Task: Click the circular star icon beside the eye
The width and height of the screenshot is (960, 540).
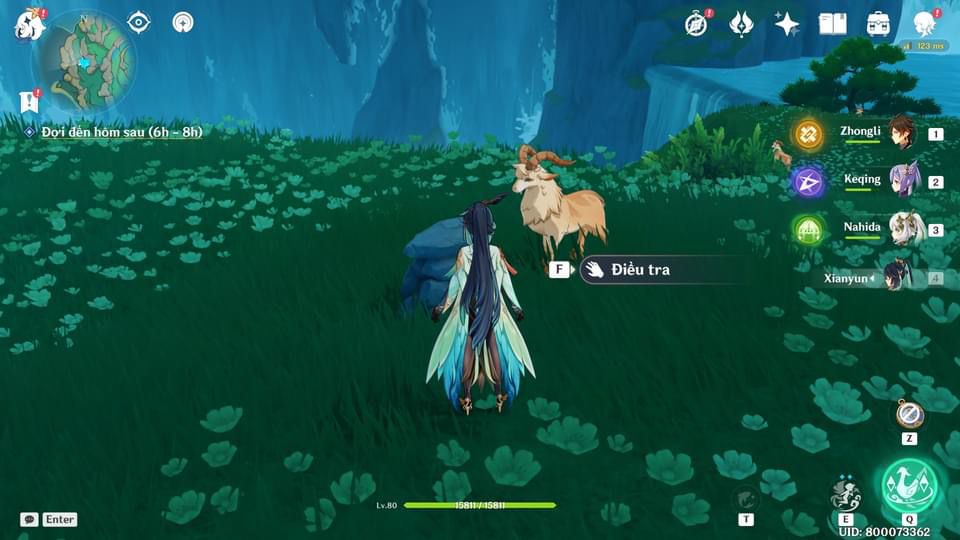Action: (182, 22)
